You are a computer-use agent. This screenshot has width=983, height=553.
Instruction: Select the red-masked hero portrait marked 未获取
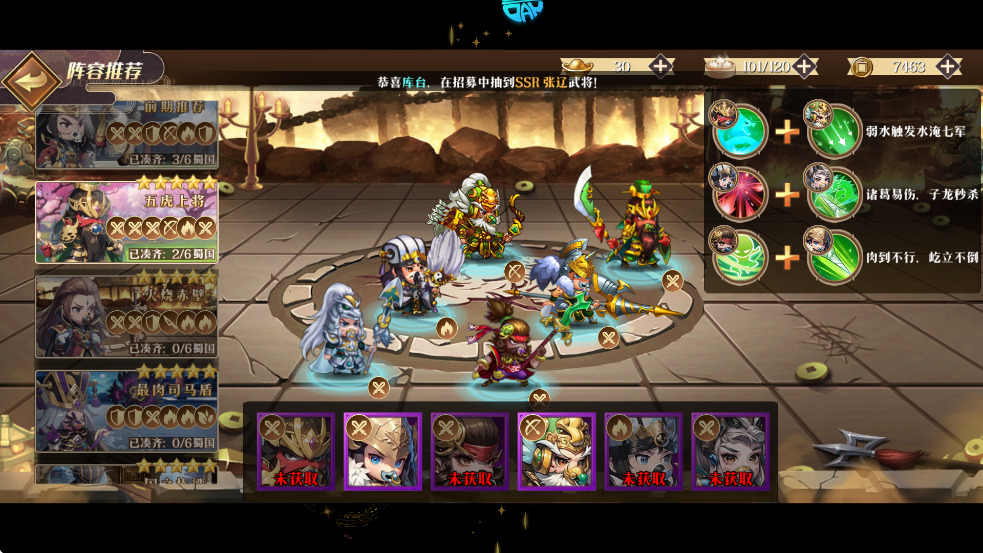tap(295, 452)
